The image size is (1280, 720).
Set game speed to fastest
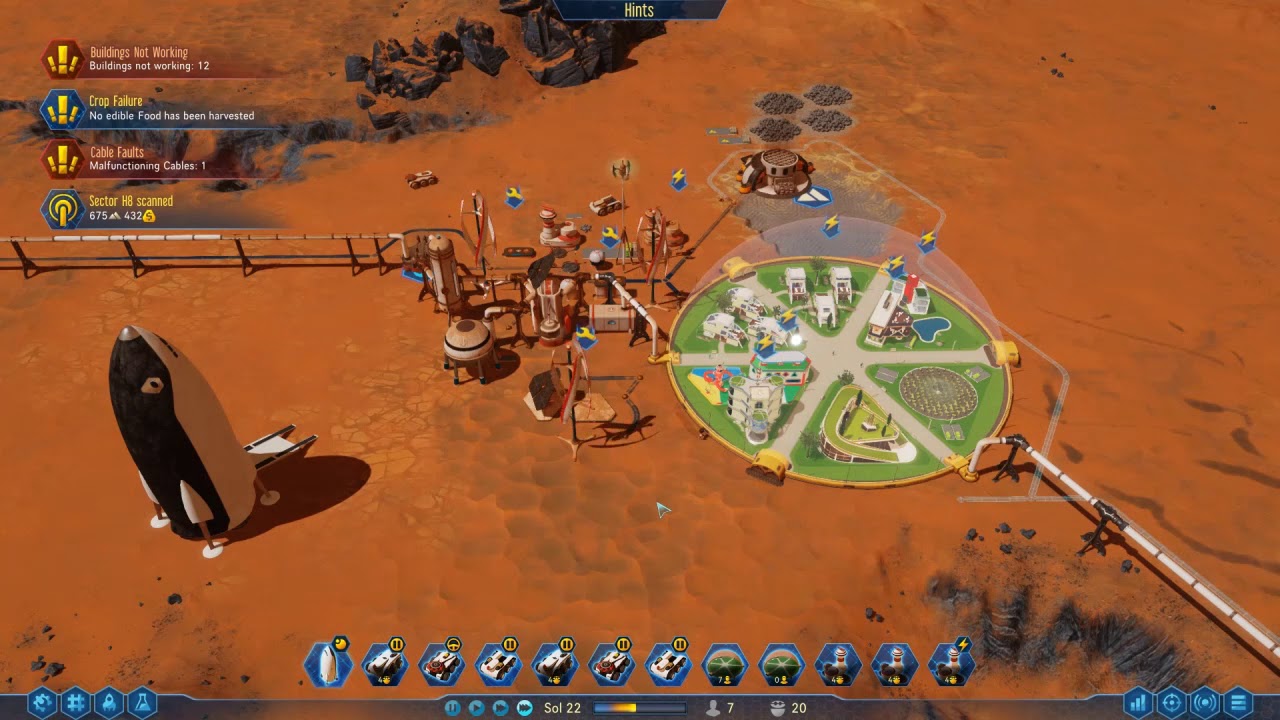coord(525,708)
